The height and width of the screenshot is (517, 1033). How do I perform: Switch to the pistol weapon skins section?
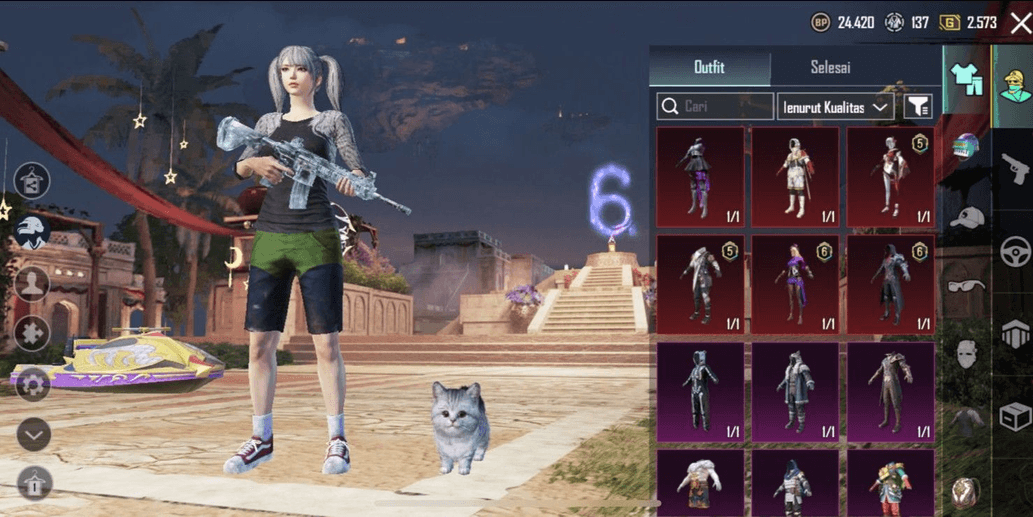click(x=1015, y=167)
